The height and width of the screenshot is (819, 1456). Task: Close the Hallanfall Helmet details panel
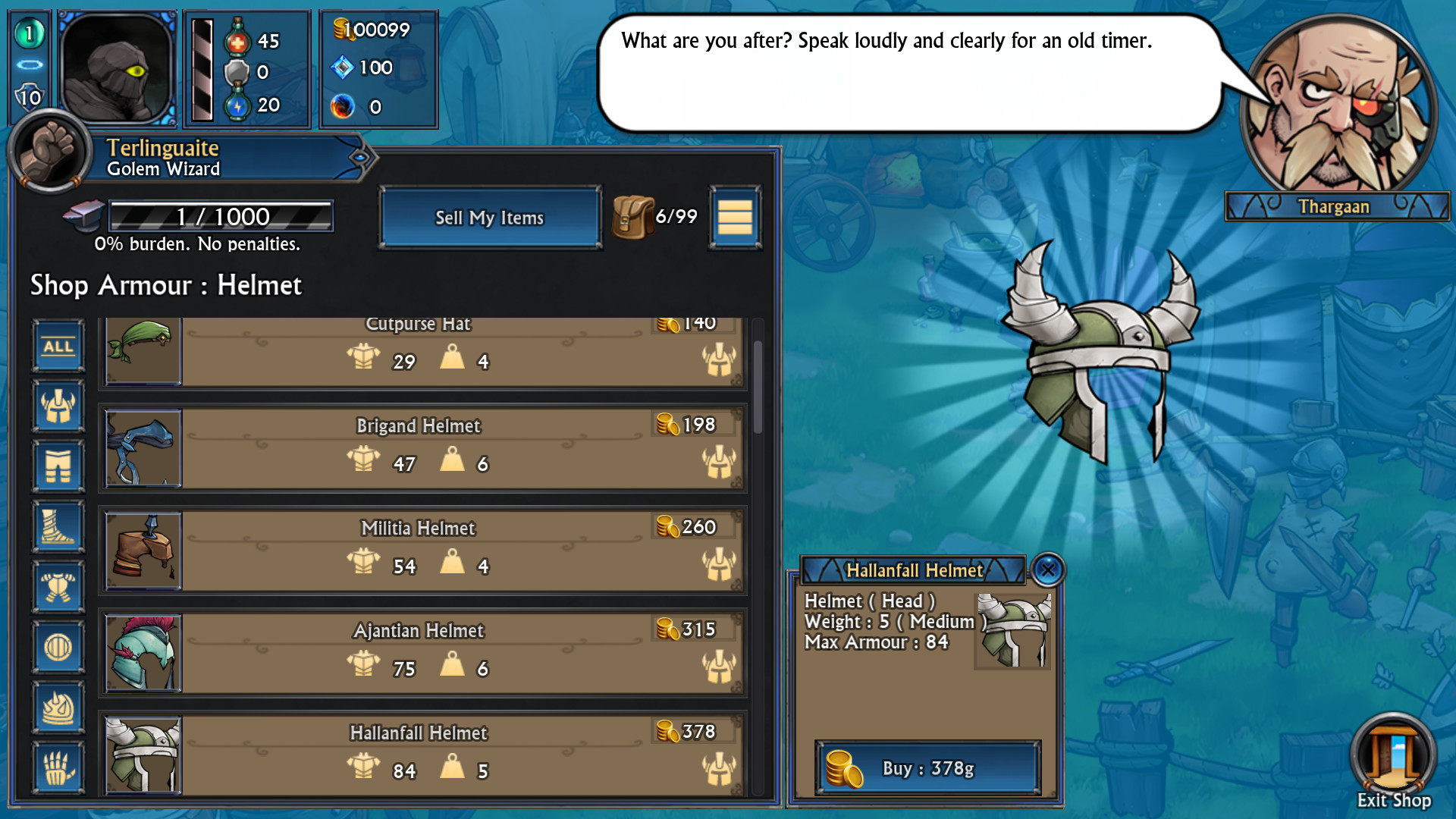coord(1048,570)
